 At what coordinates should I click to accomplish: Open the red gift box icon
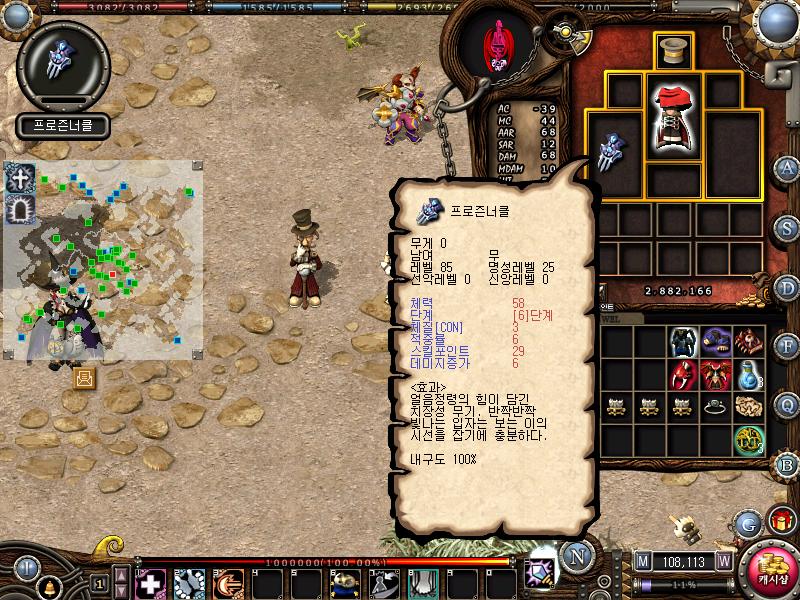pyautogui.click(x=780, y=522)
